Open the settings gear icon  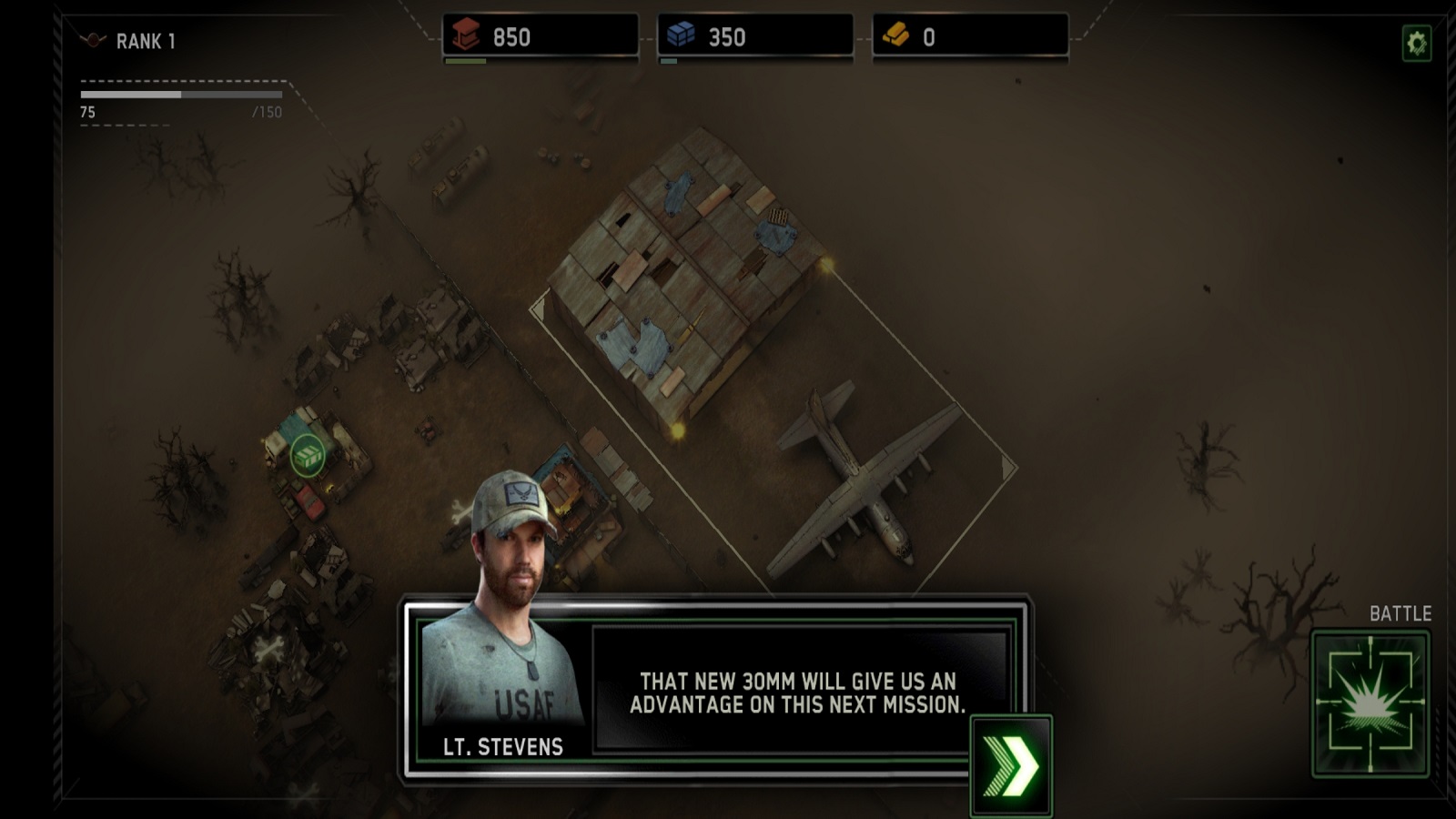pyautogui.click(x=1416, y=43)
